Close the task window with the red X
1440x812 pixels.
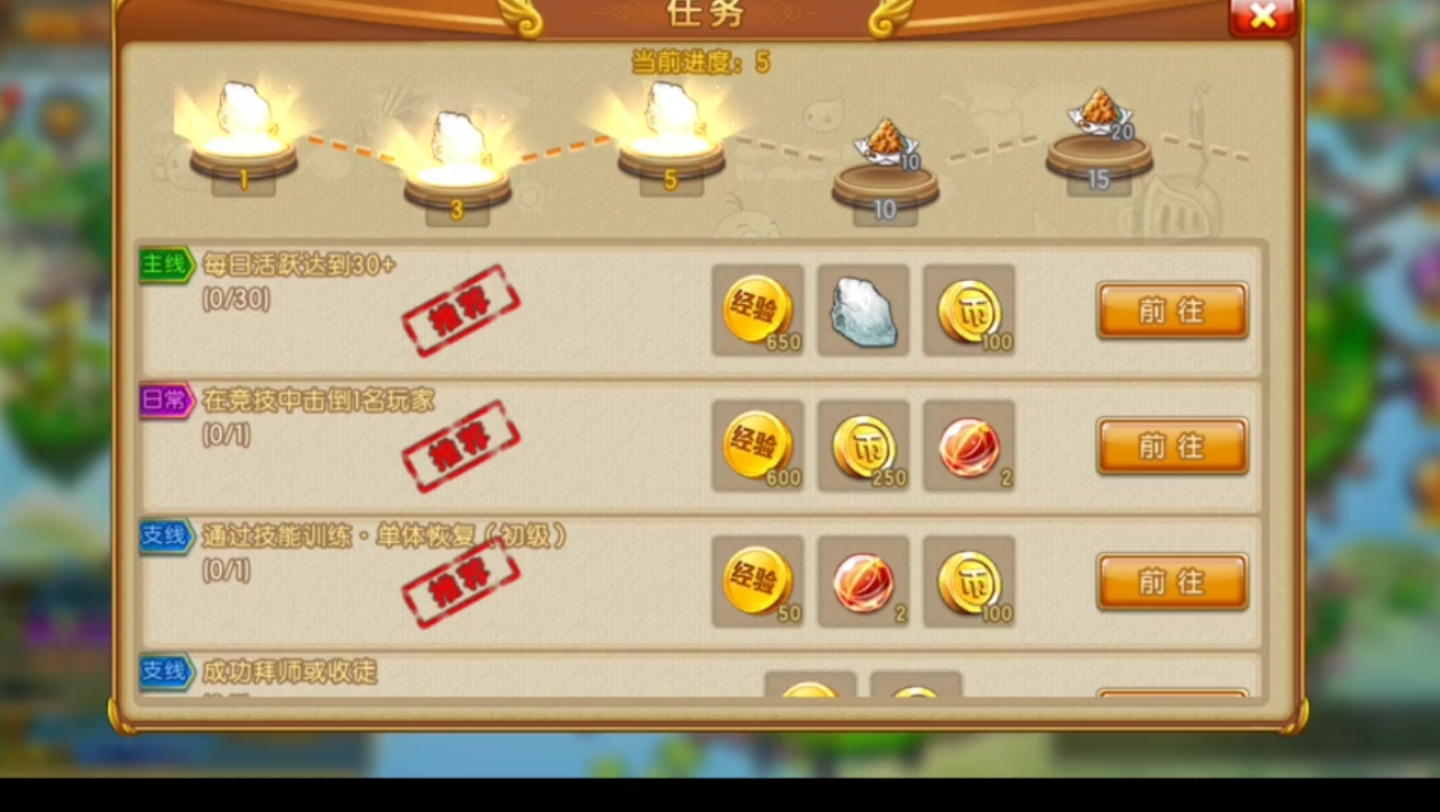[x=1262, y=15]
